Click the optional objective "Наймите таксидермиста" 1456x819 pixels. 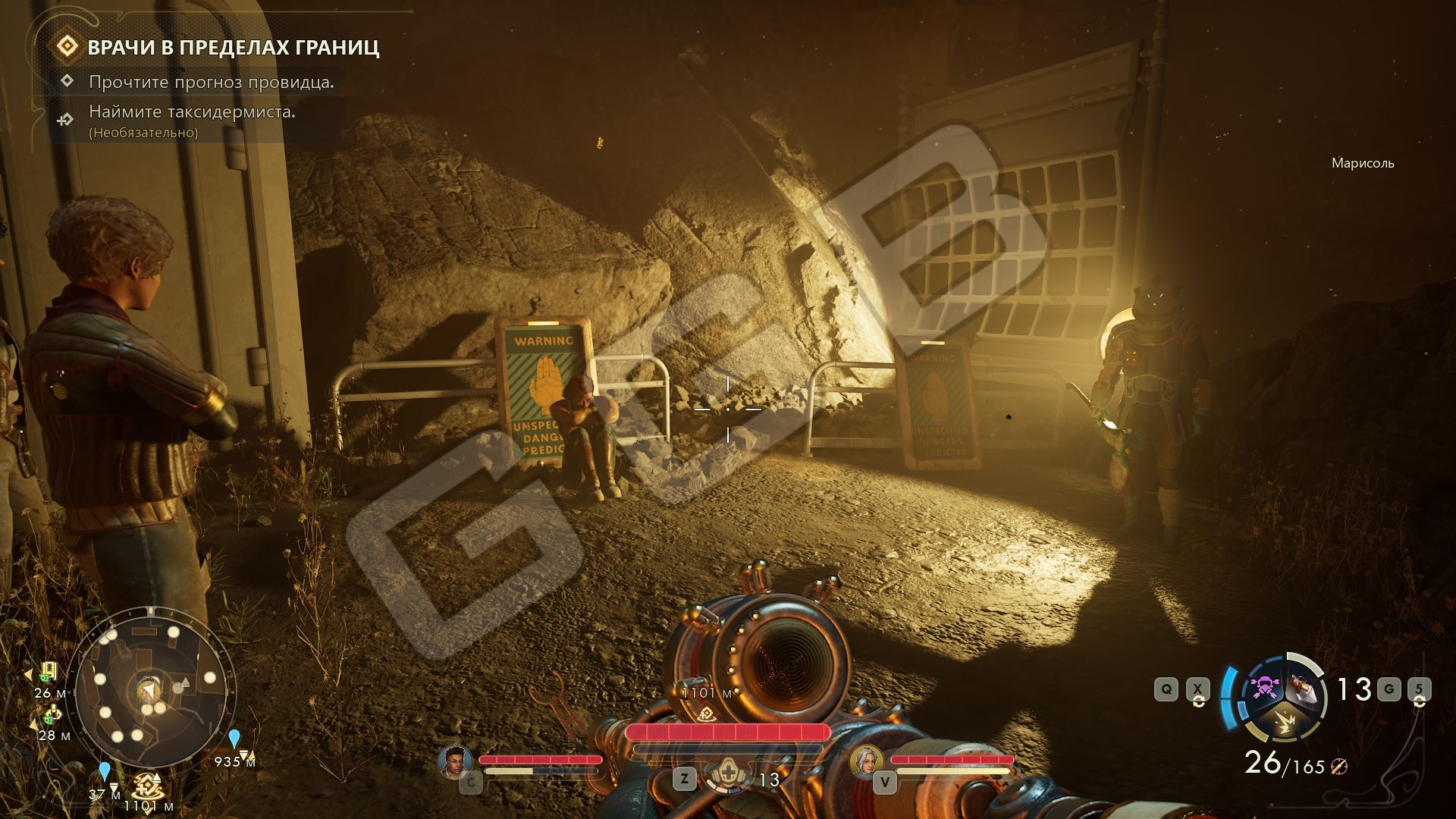point(192,111)
